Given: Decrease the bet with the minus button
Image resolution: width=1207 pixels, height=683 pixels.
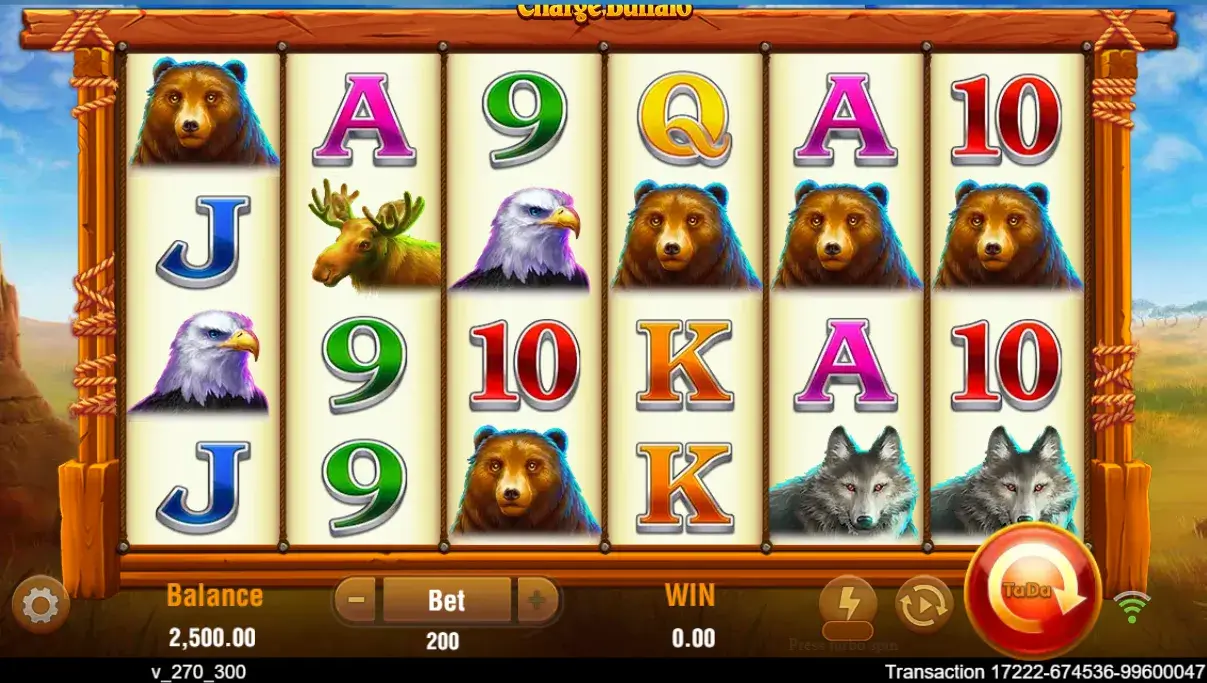Looking at the screenshot, I should tap(357, 600).
